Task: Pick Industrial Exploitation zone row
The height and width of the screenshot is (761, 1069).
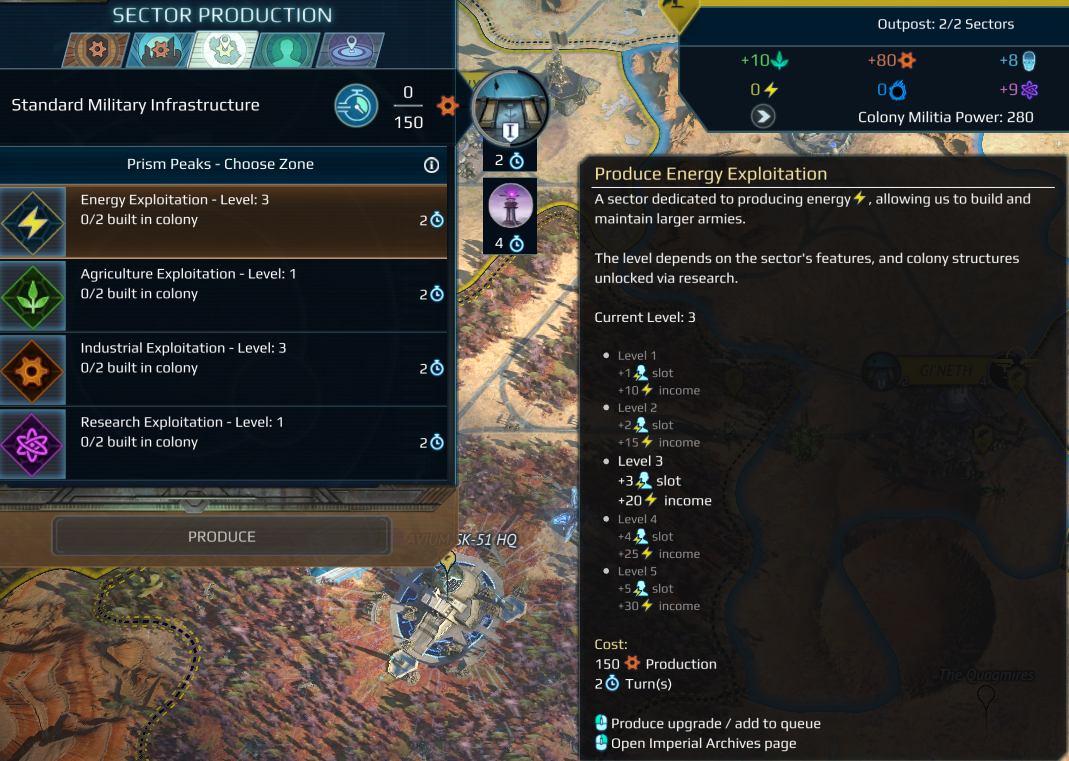Action: point(223,369)
